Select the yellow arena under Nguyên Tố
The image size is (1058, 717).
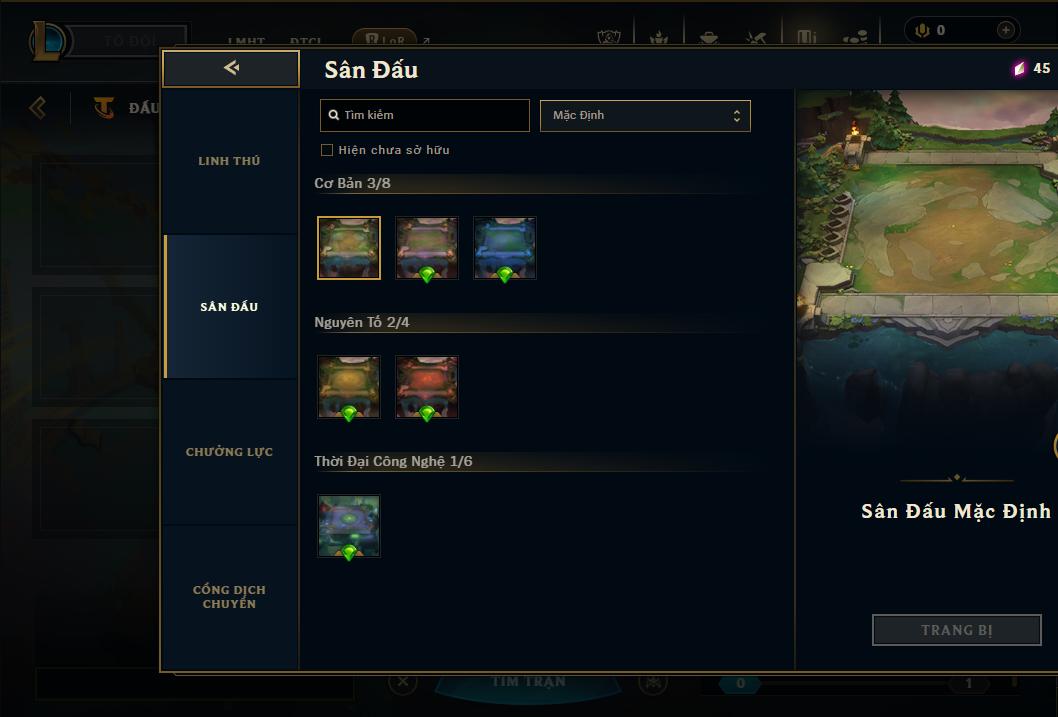click(x=349, y=386)
